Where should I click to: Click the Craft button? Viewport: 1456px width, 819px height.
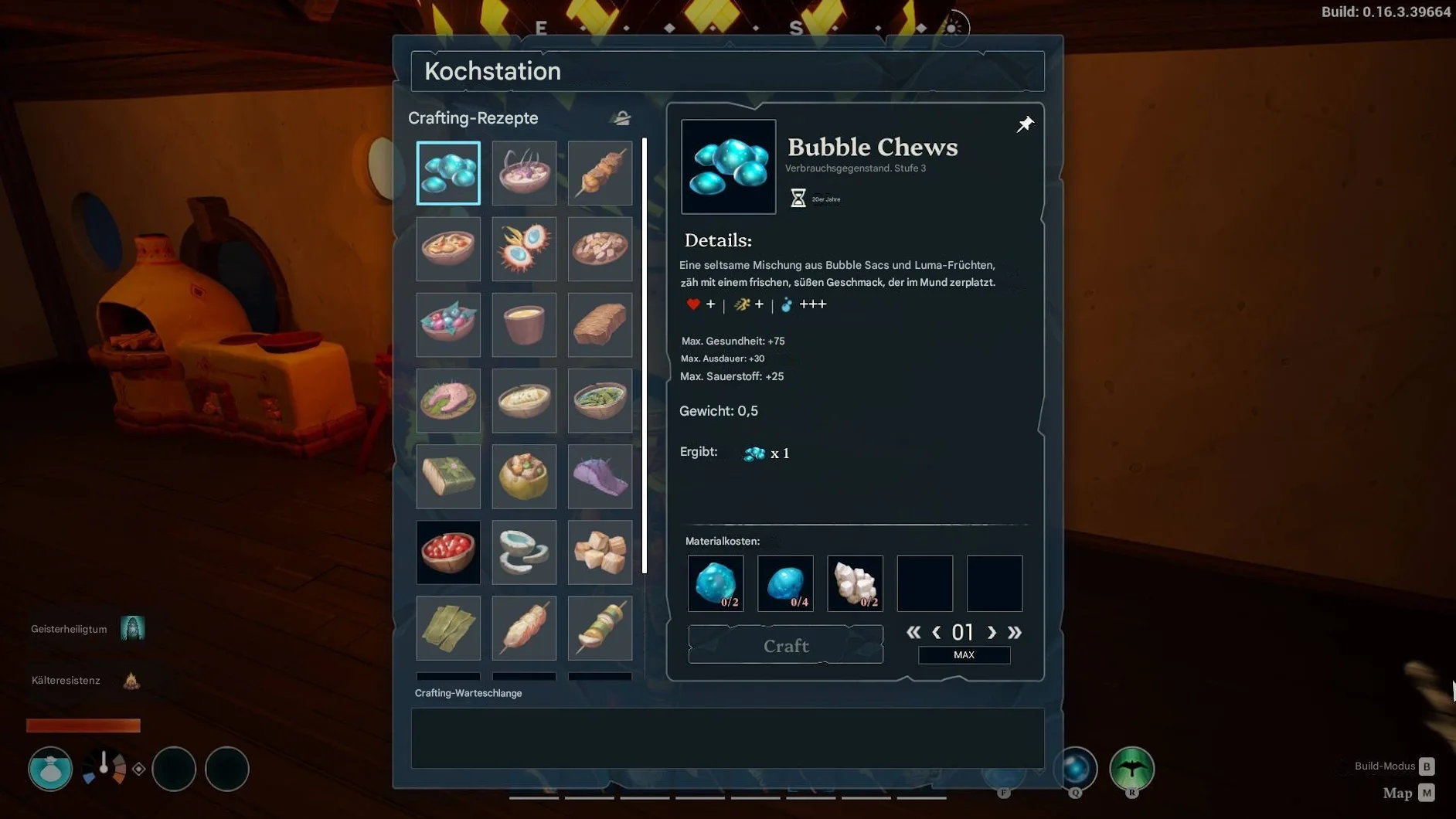click(x=785, y=644)
